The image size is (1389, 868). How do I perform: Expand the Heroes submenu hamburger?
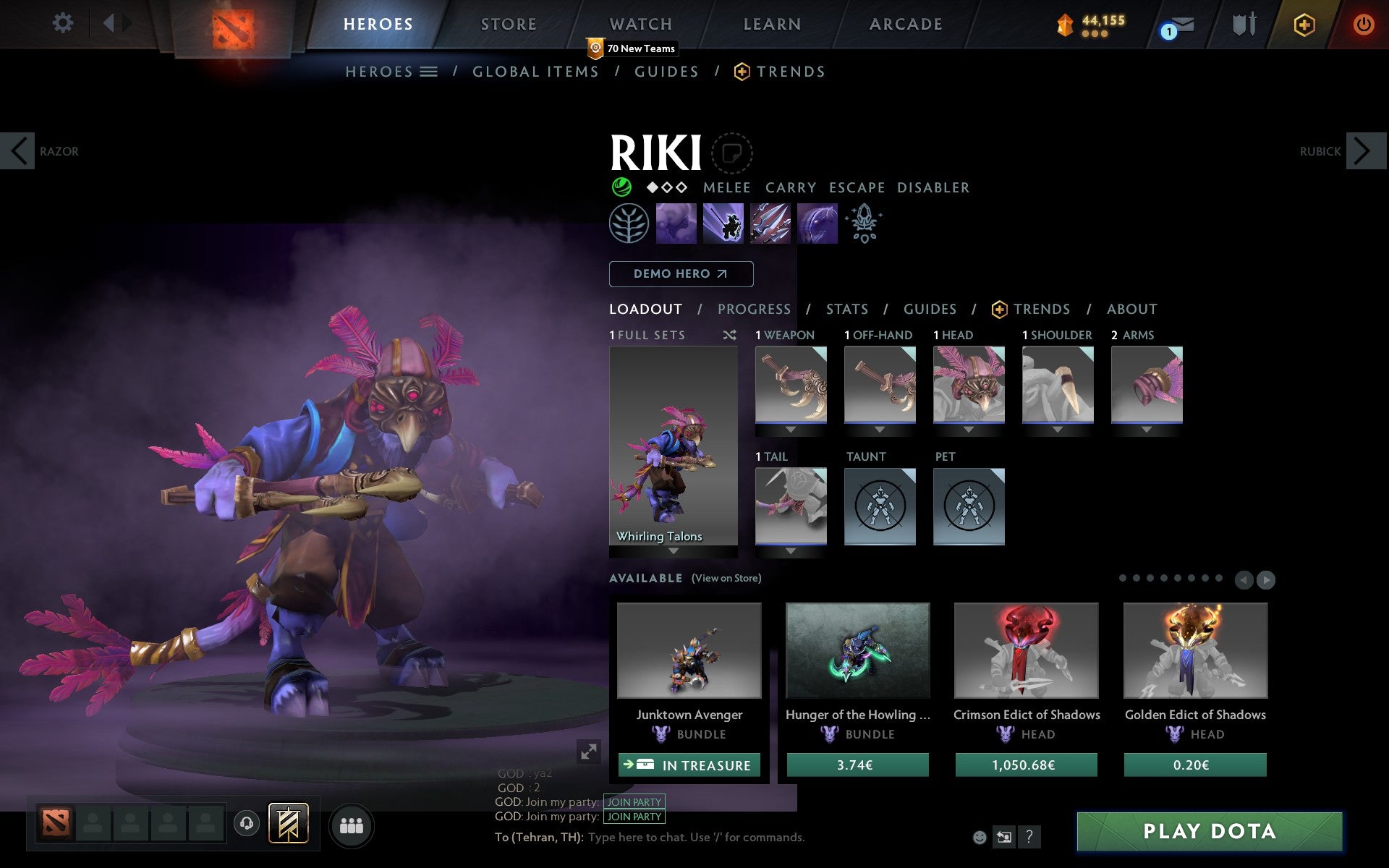(x=428, y=71)
